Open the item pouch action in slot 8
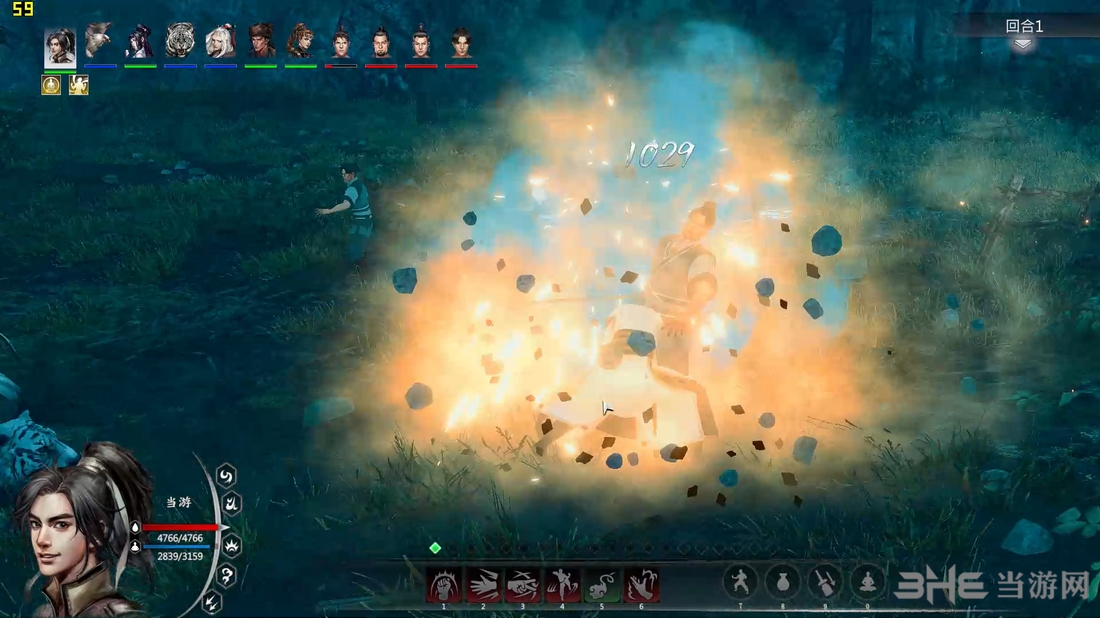The image size is (1100, 618). point(782,583)
